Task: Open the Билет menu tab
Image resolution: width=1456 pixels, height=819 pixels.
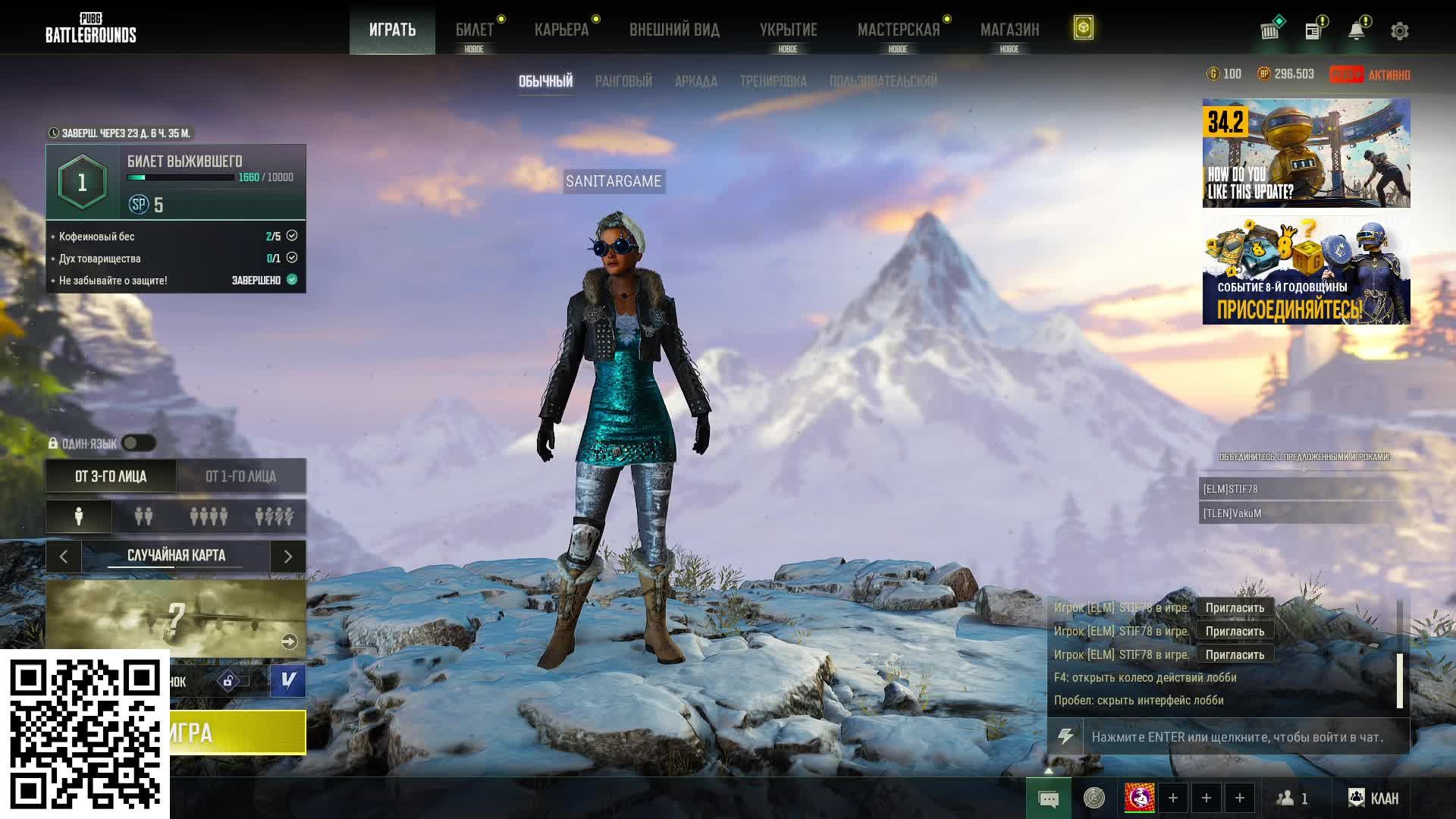Action: coord(474,30)
